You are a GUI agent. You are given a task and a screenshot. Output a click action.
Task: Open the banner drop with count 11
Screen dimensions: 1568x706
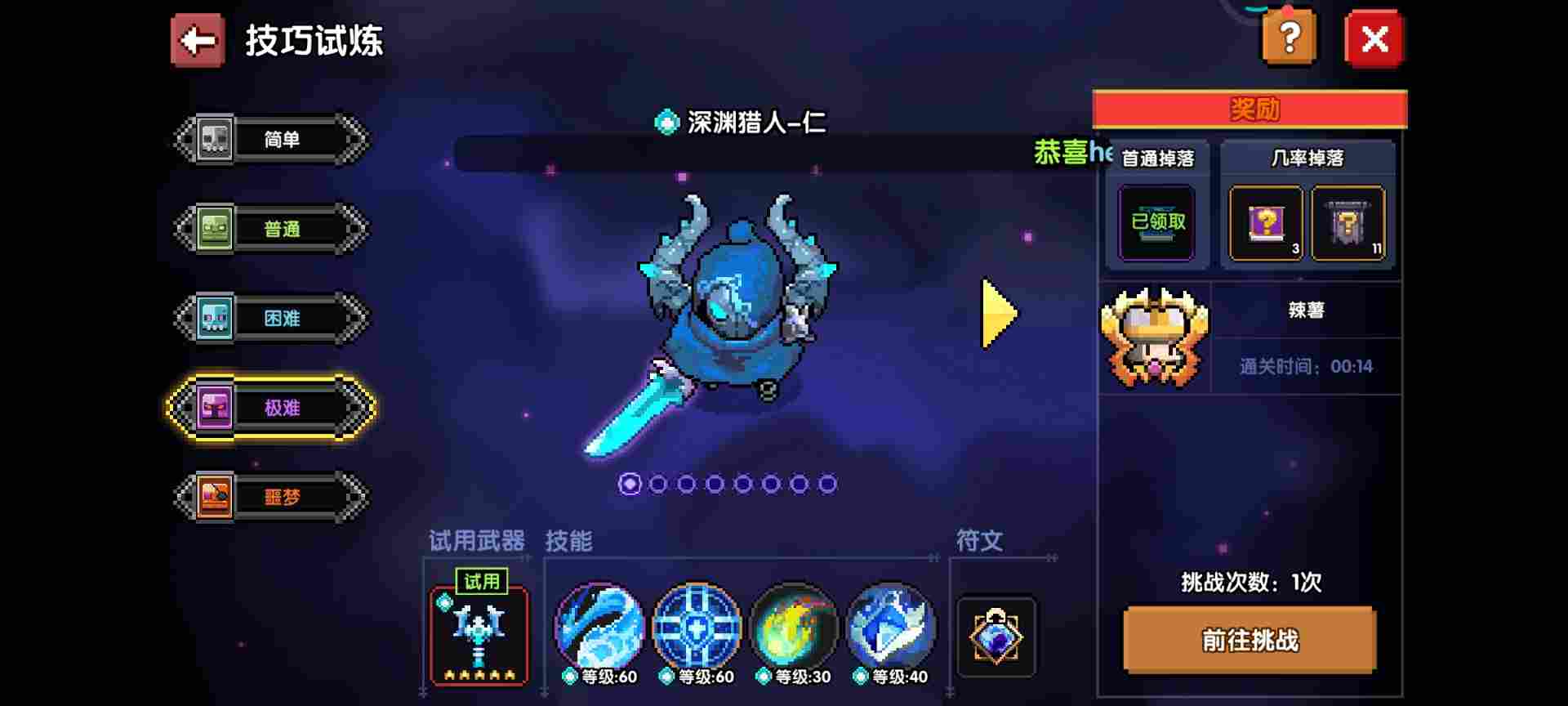(1349, 222)
